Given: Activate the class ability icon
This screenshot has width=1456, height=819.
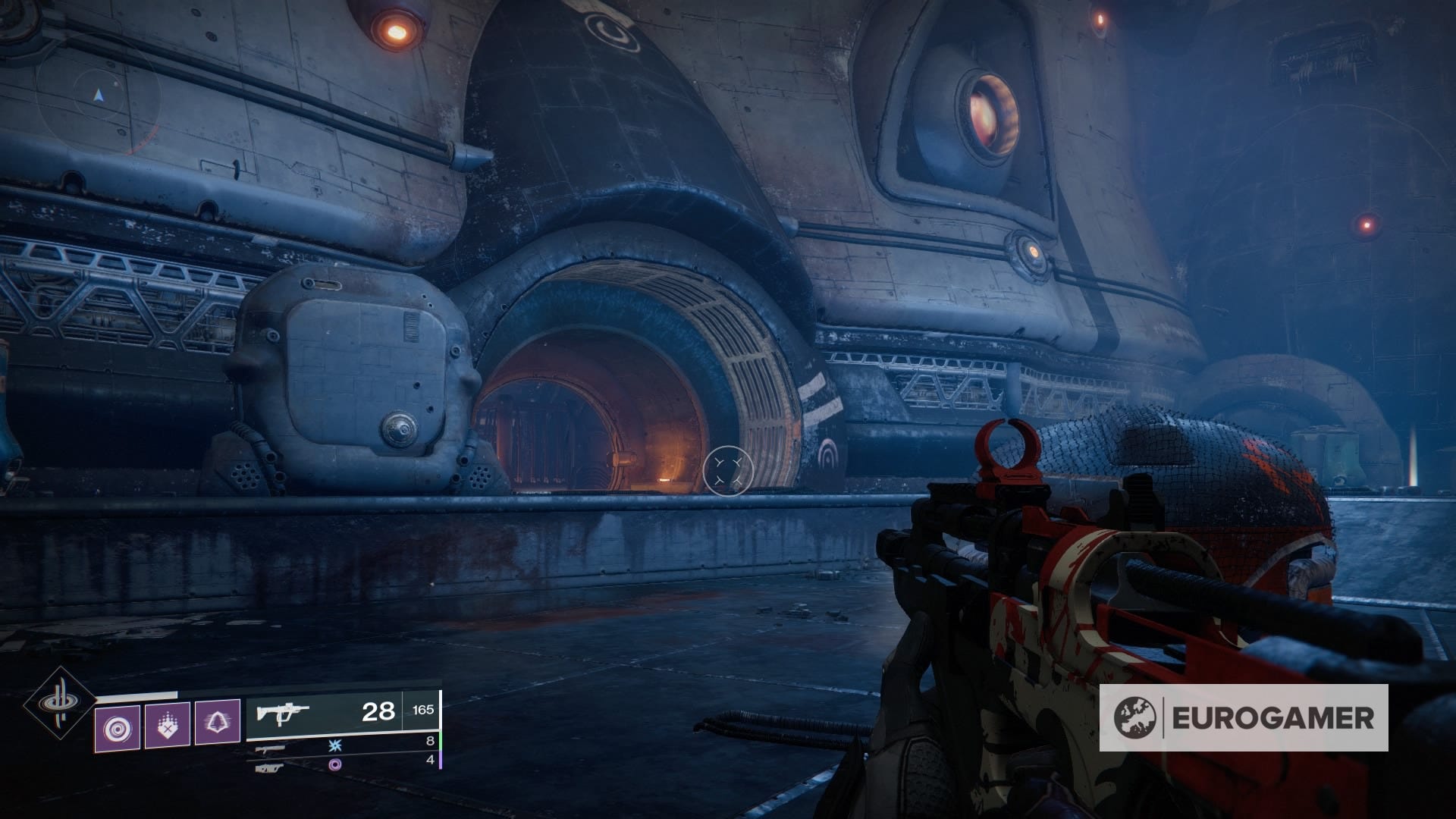Looking at the screenshot, I should pyautogui.click(x=218, y=721).
